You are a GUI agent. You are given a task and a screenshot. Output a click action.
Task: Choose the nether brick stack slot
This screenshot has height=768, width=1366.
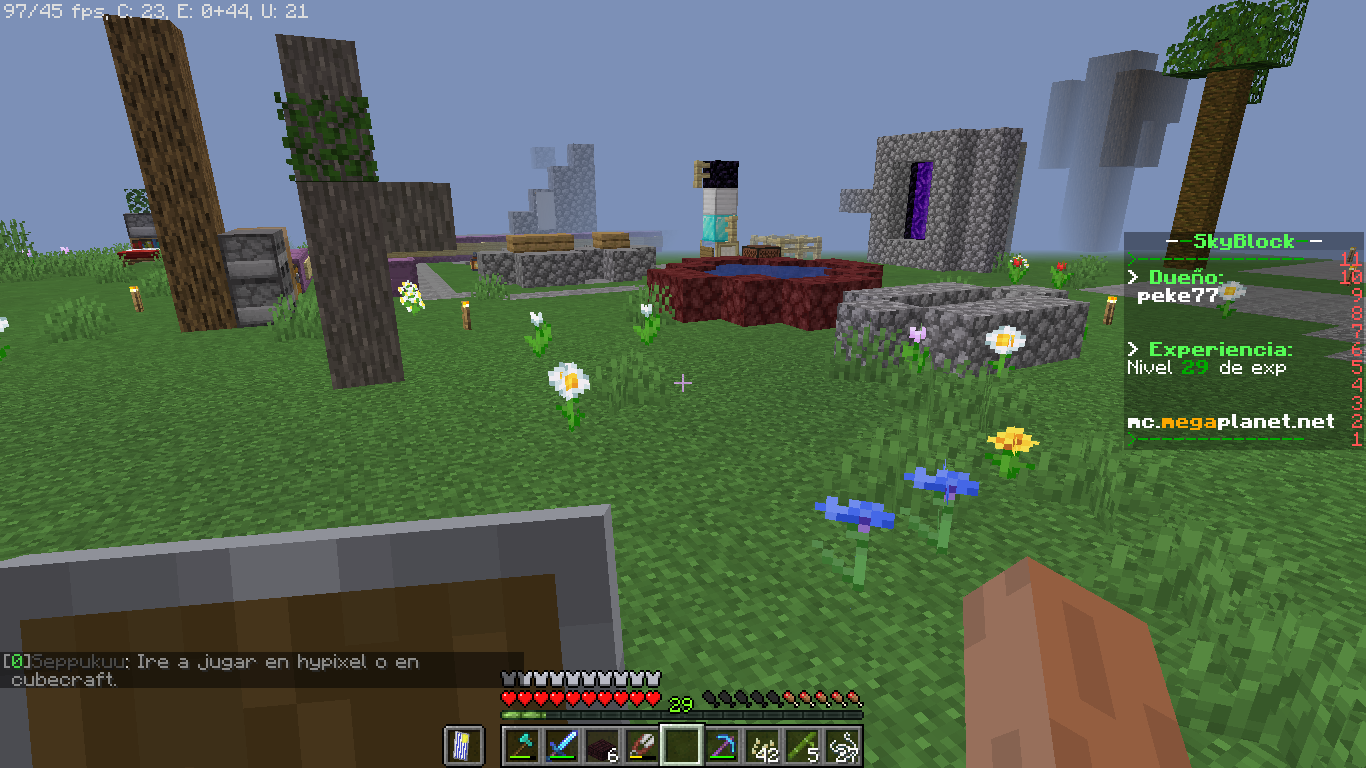point(602,746)
